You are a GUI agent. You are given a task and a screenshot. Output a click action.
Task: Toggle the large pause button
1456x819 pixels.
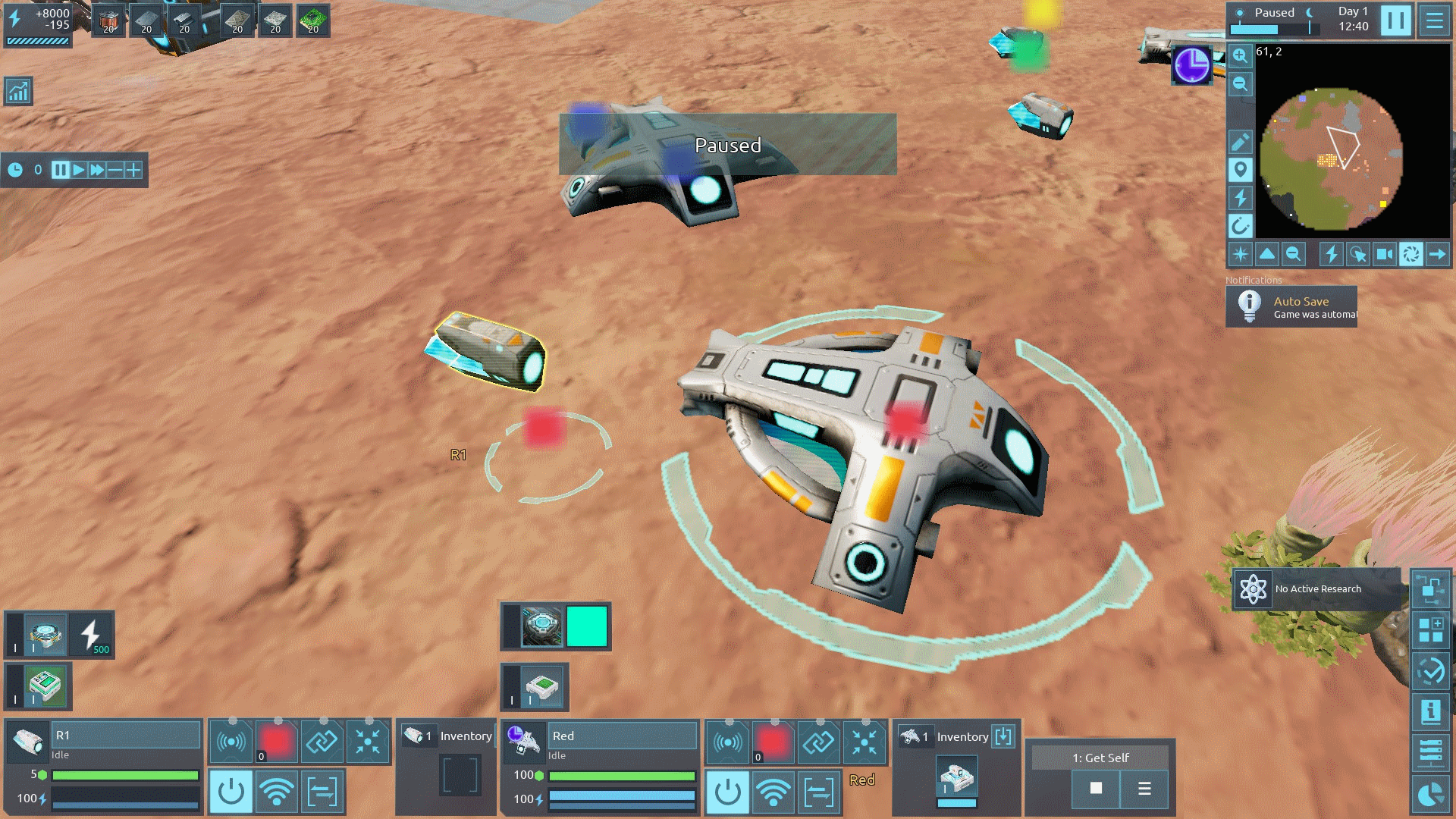coord(1395,21)
